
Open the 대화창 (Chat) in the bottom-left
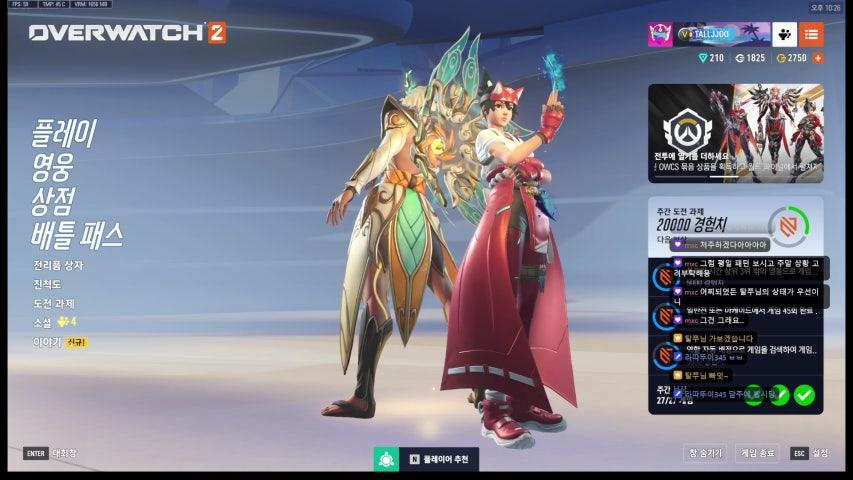point(51,453)
